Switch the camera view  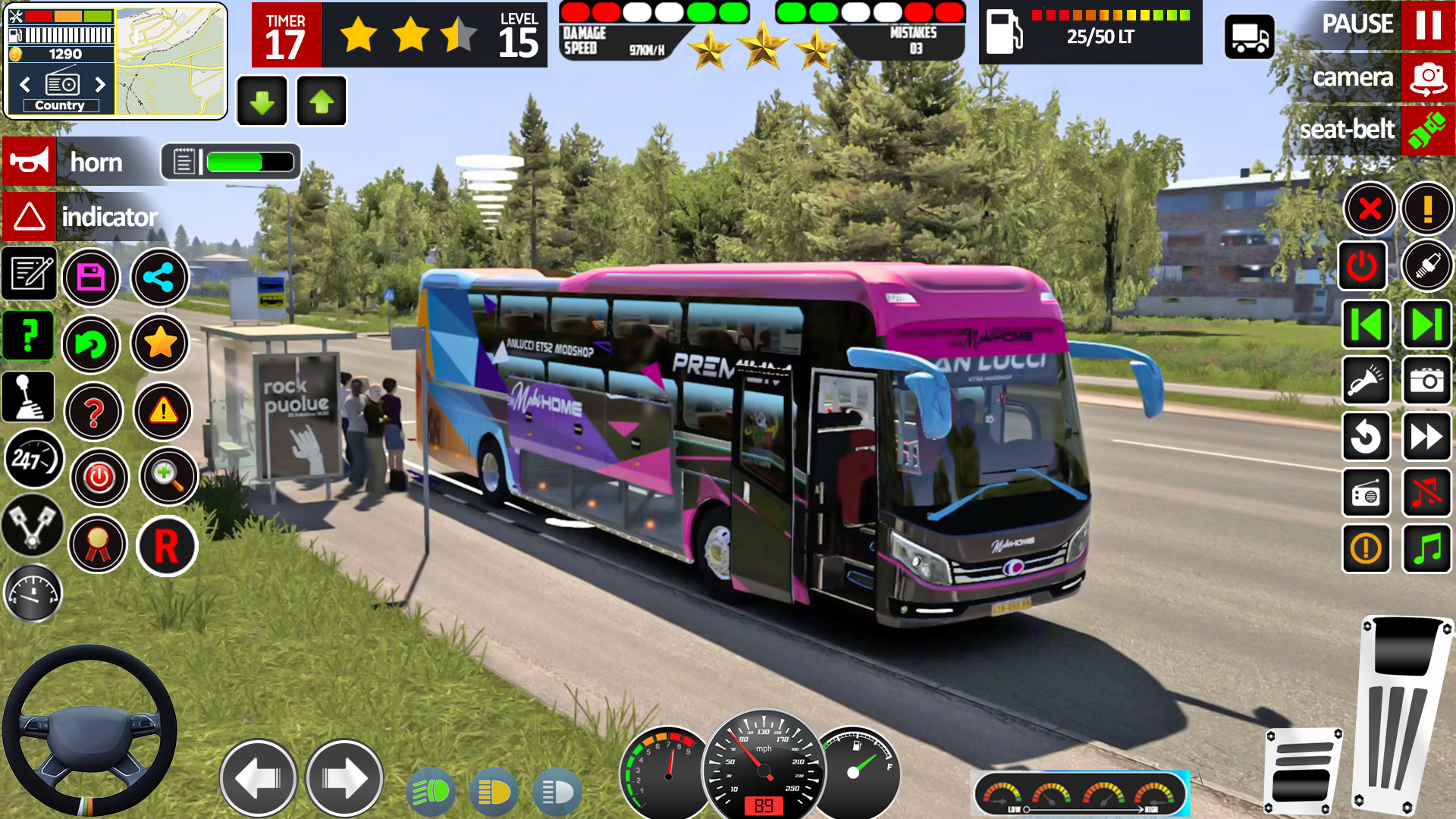(1427, 78)
